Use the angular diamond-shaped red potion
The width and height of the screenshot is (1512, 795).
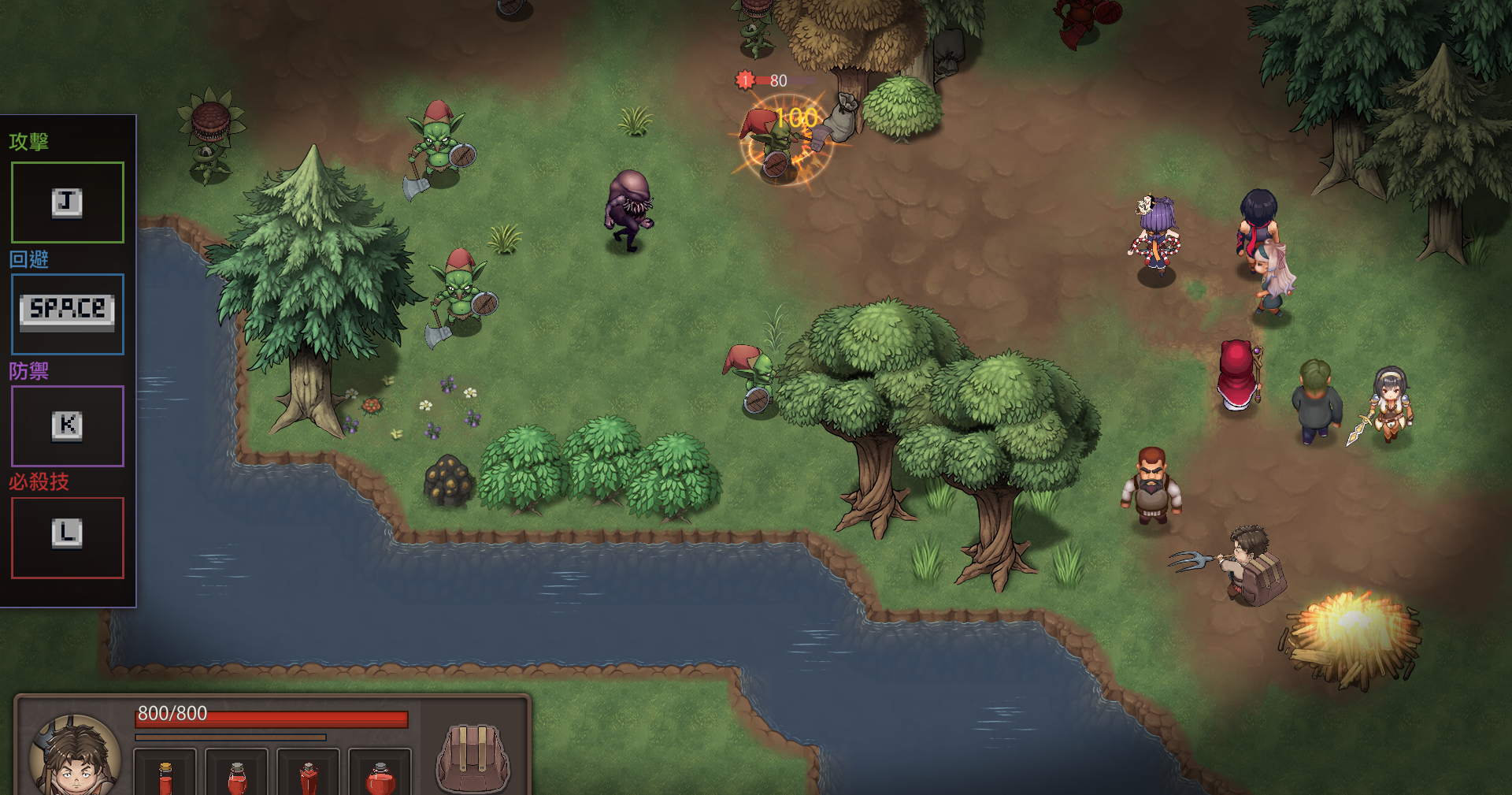(x=309, y=778)
